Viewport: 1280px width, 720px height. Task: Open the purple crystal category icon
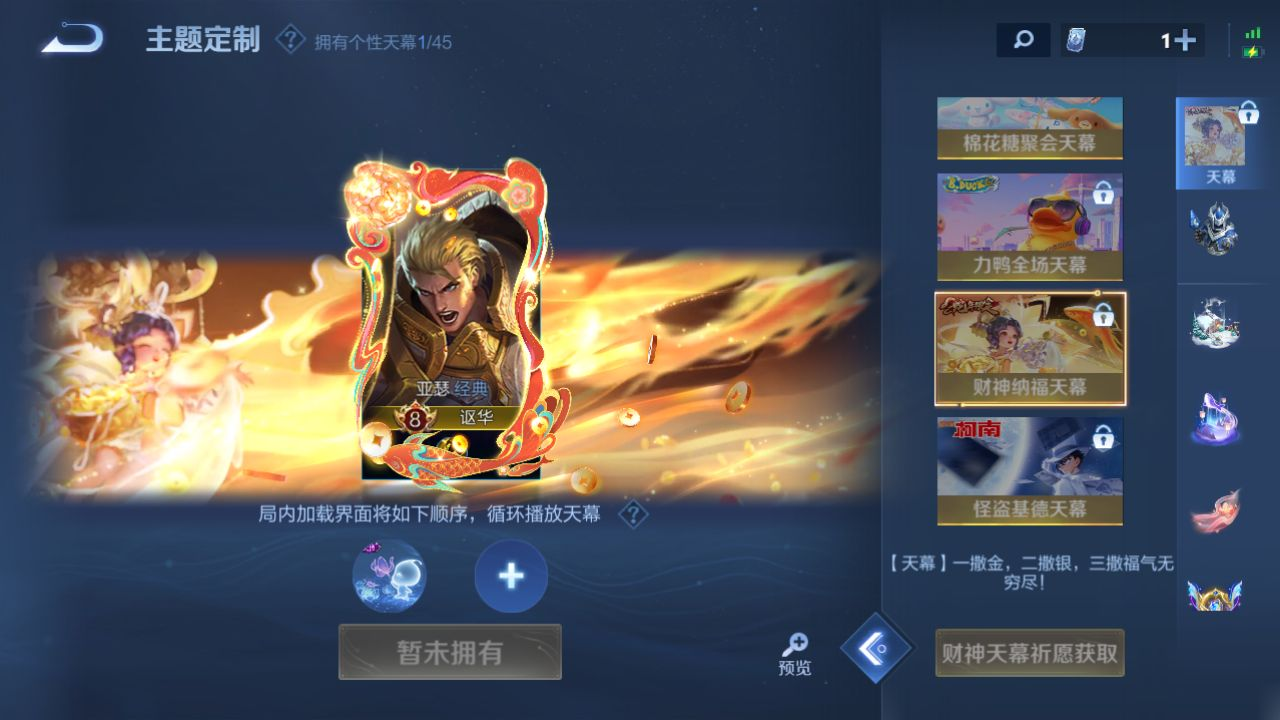pyautogui.click(x=1215, y=418)
